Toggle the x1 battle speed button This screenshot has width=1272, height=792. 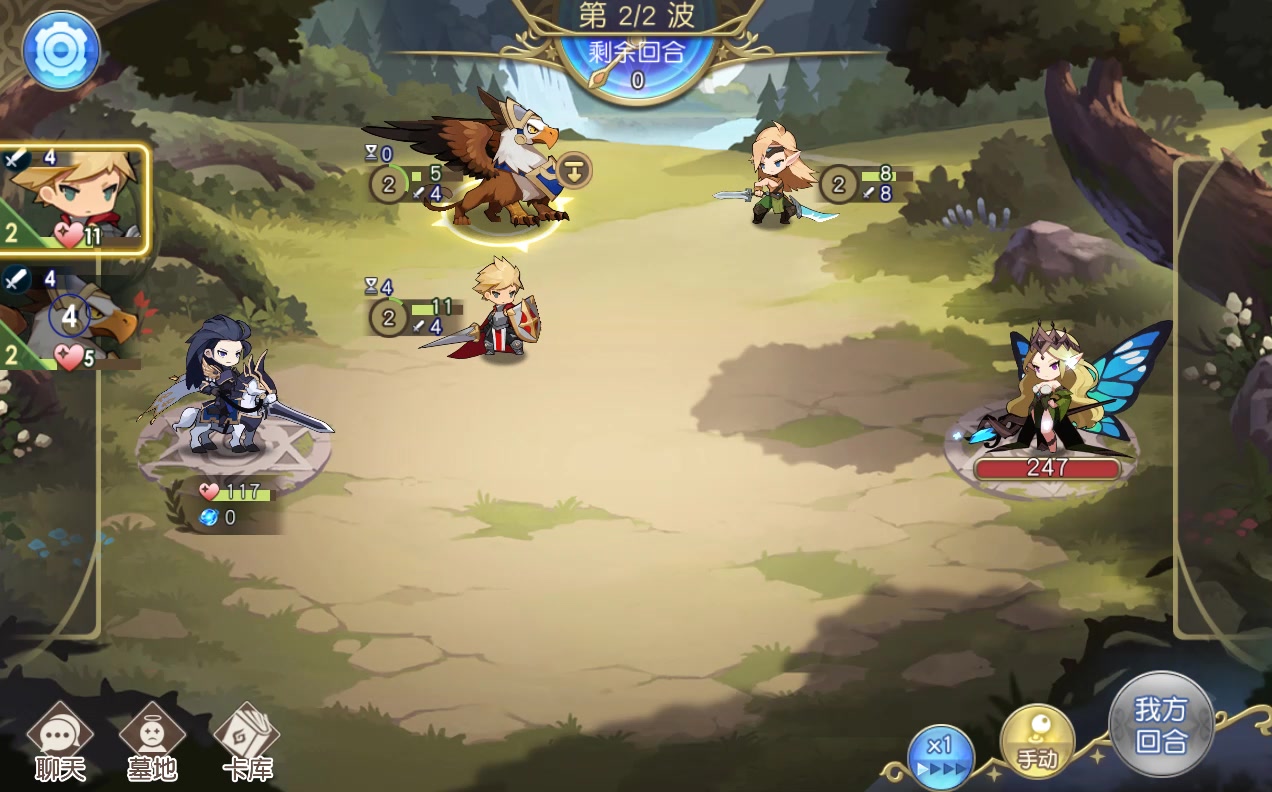point(940,757)
